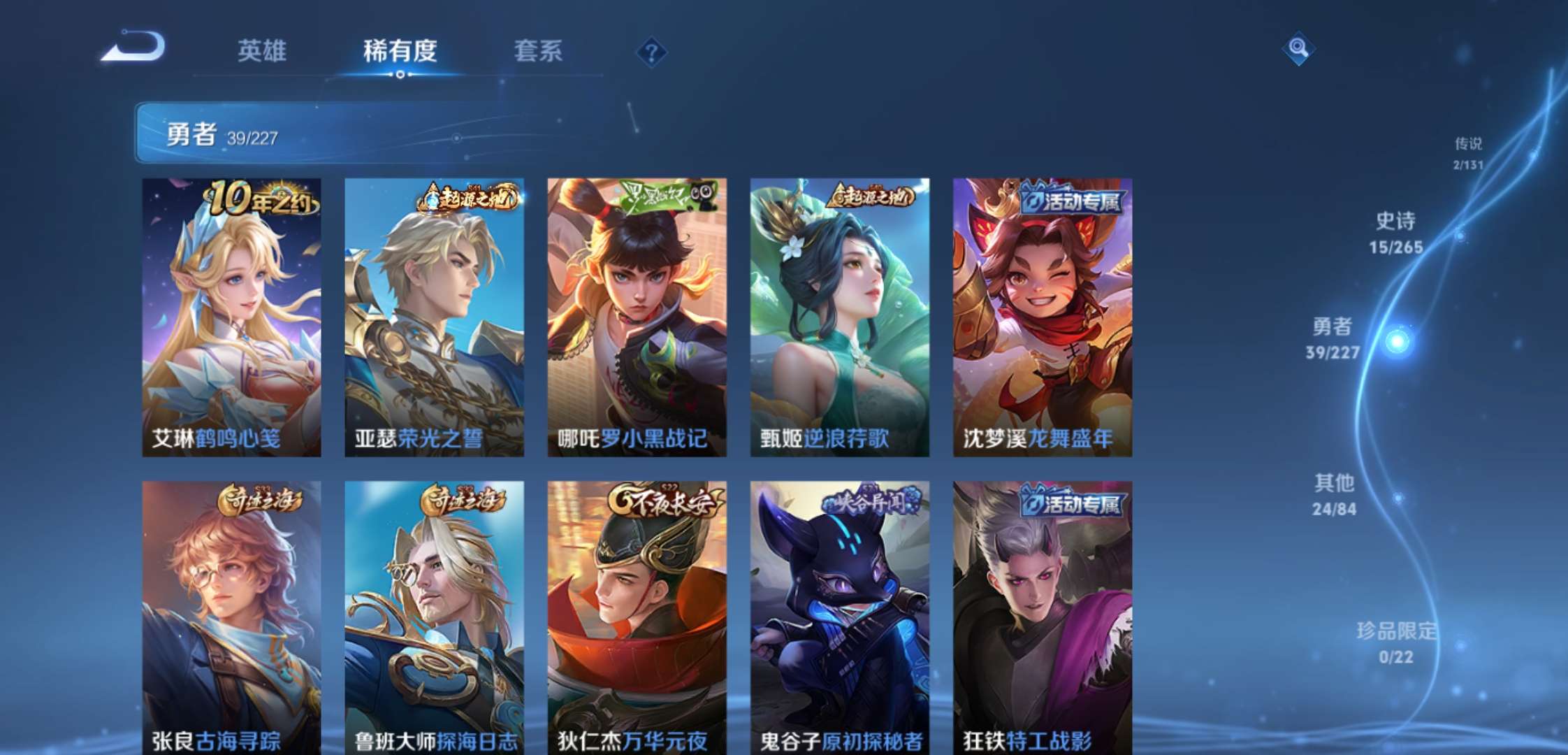Viewport: 1568px width, 755px height.
Task: Select the 稀有度 tab
Action: pyautogui.click(x=400, y=50)
